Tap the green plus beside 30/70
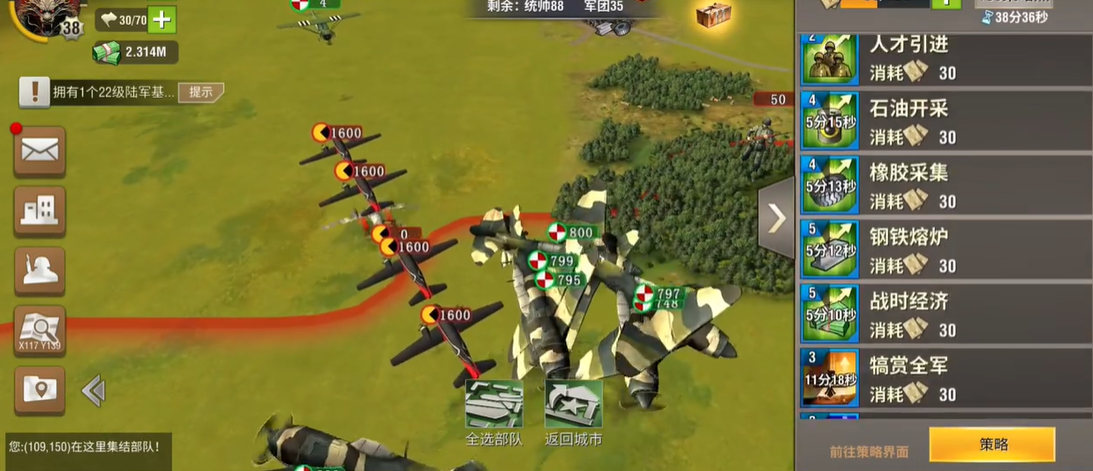 click(x=162, y=19)
